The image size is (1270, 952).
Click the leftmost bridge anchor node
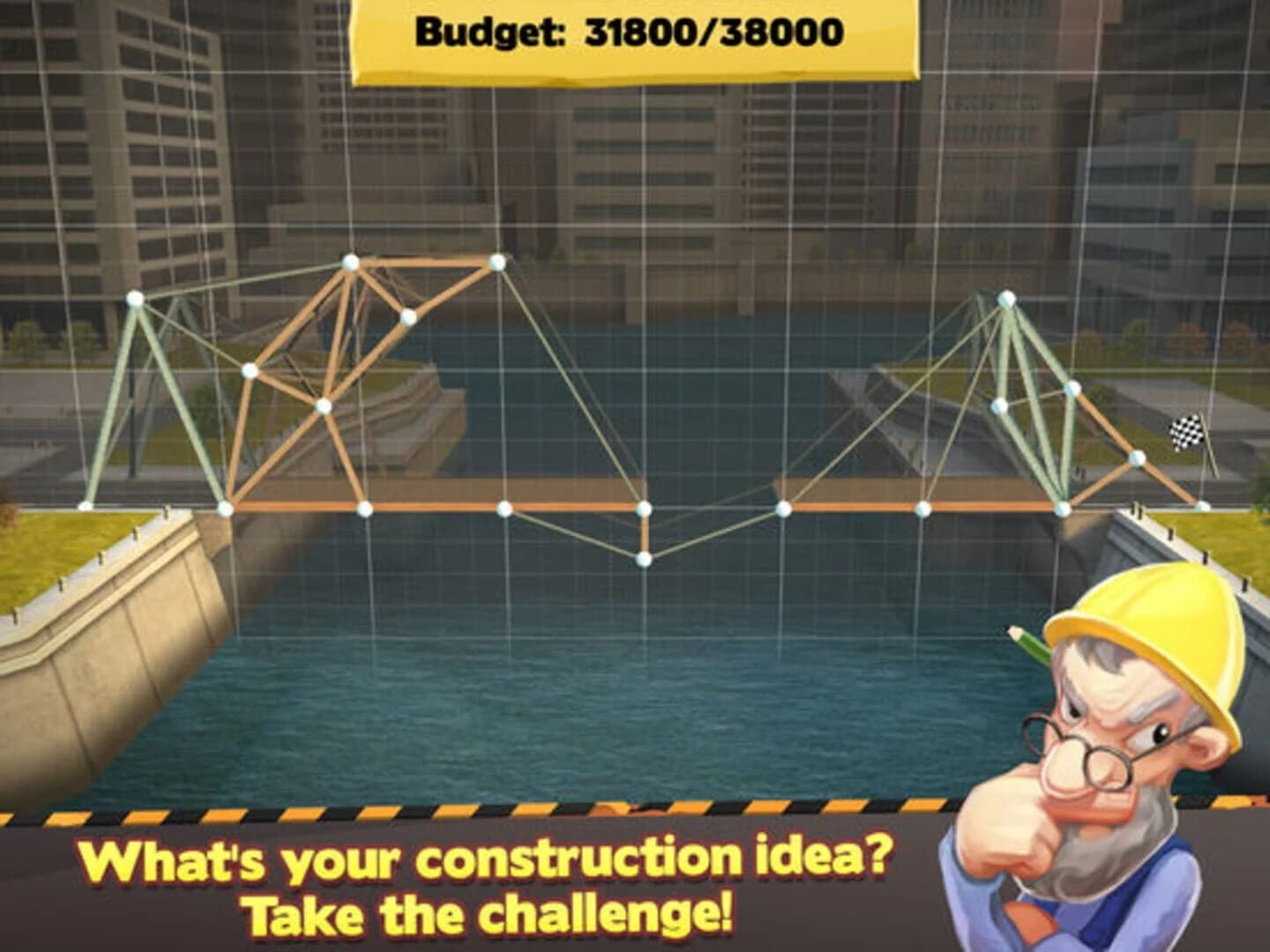point(84,505)
